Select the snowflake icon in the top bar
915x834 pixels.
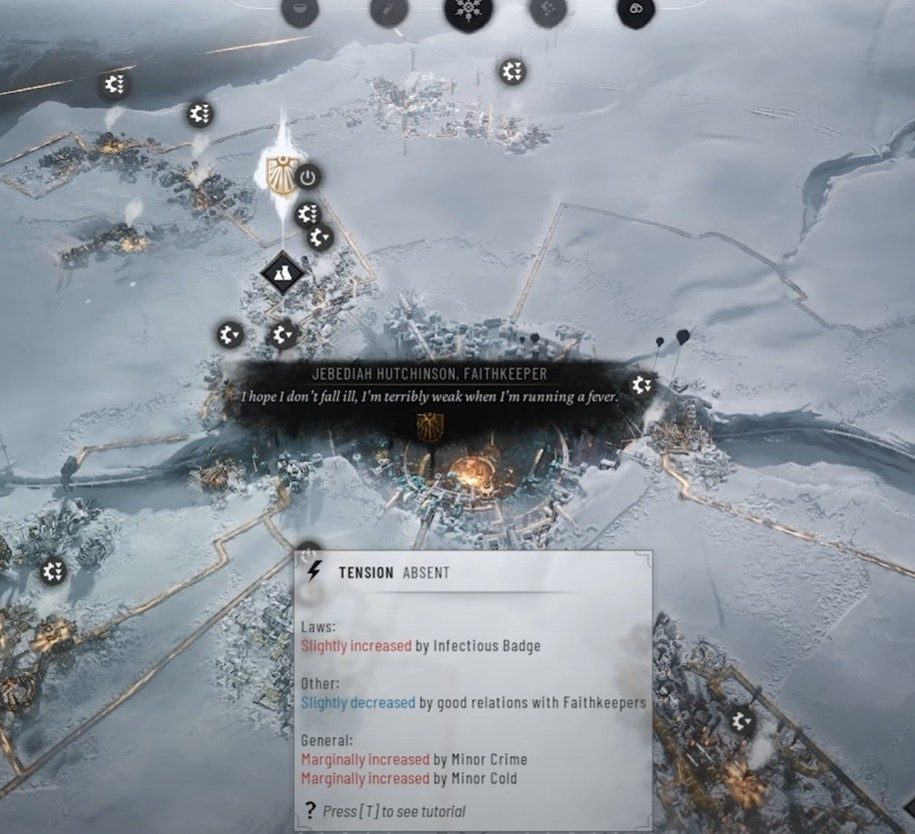click(467, 12)
